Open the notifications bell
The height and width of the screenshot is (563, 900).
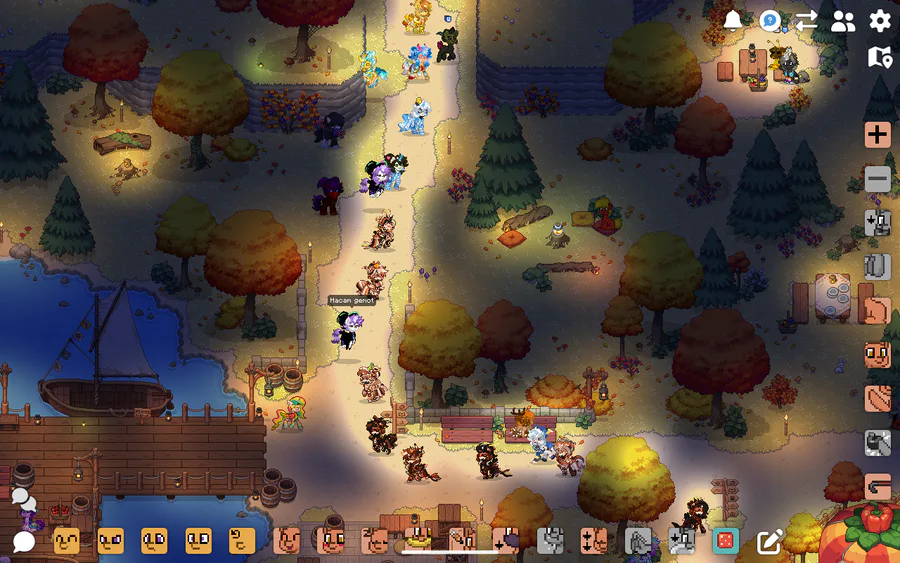(x=733, y=21)
